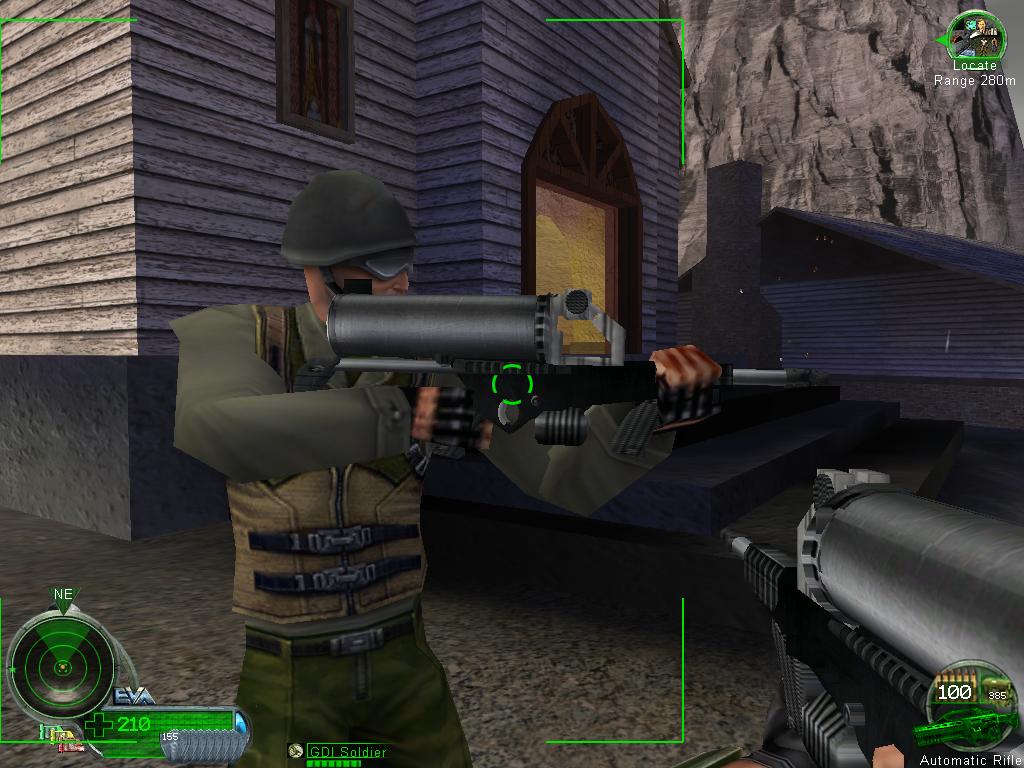Select the GDI Soldier target label
This screenshot has height=768, width=1024.
pos(345,751)
